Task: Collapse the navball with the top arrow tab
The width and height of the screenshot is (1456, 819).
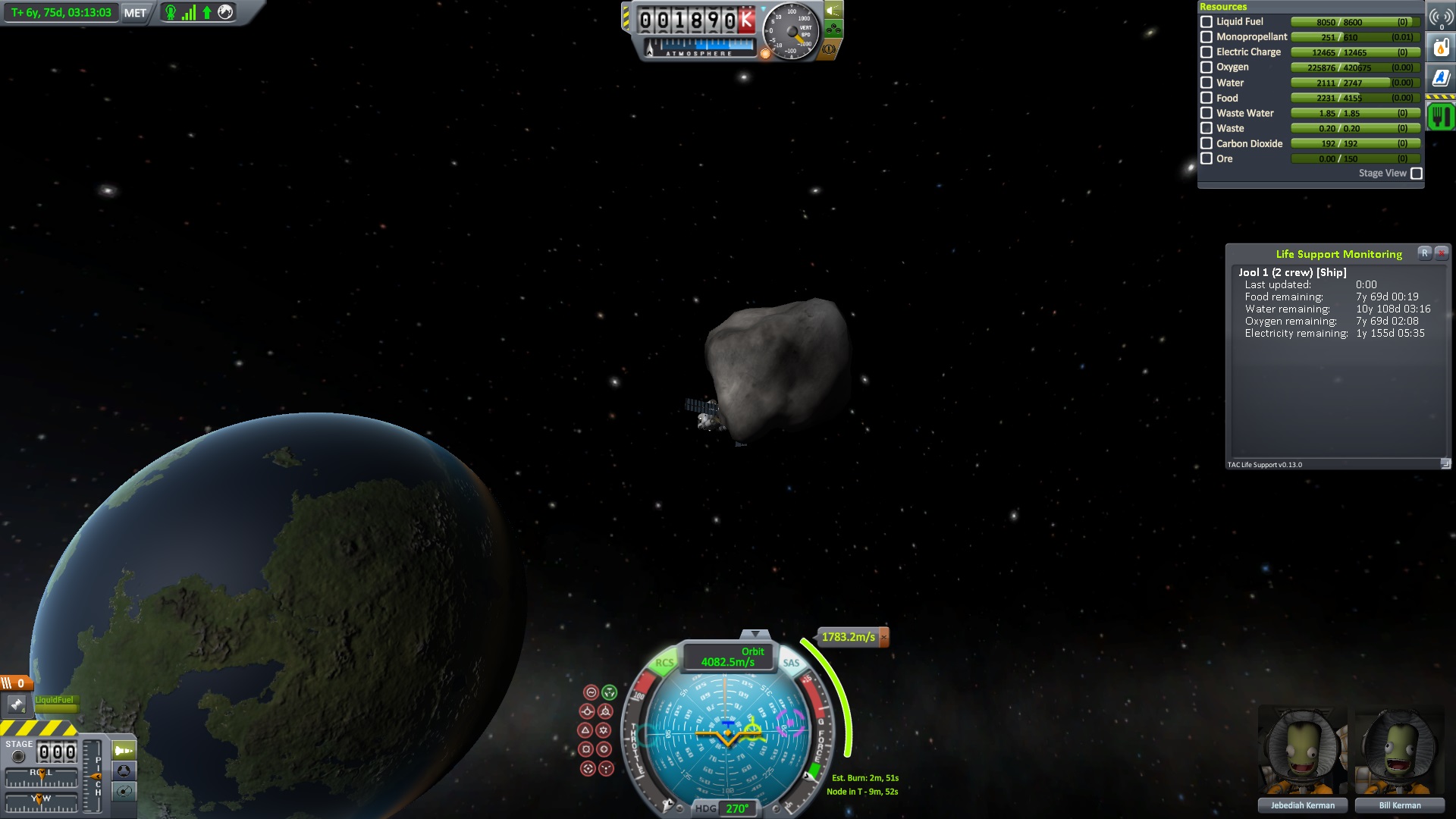Action: pyautogui.click(x=755, y=634)
